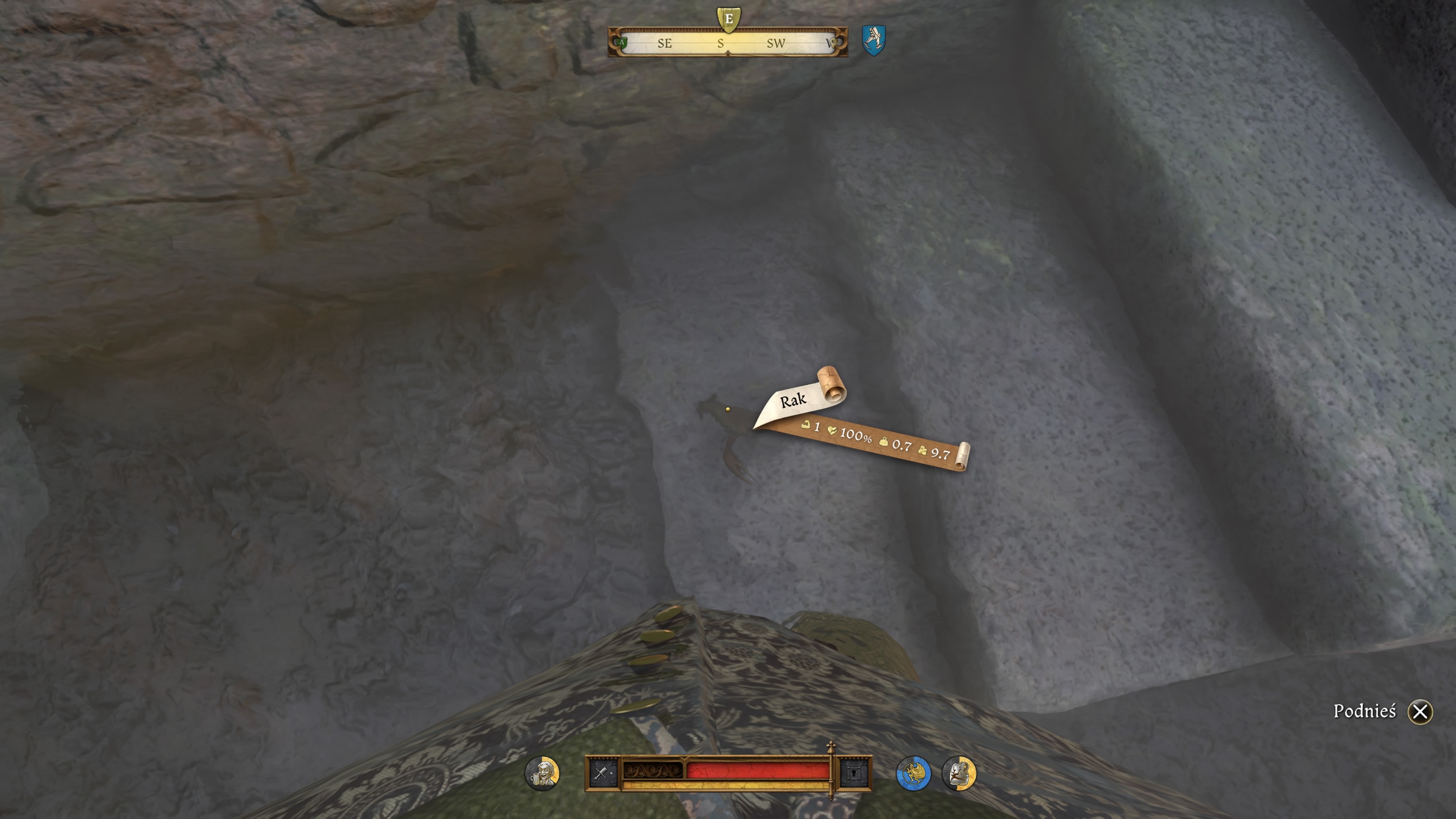This screenshot has width=1456, height=819.
Task: Select the yellow E quest marker shield
Action: 728,19
